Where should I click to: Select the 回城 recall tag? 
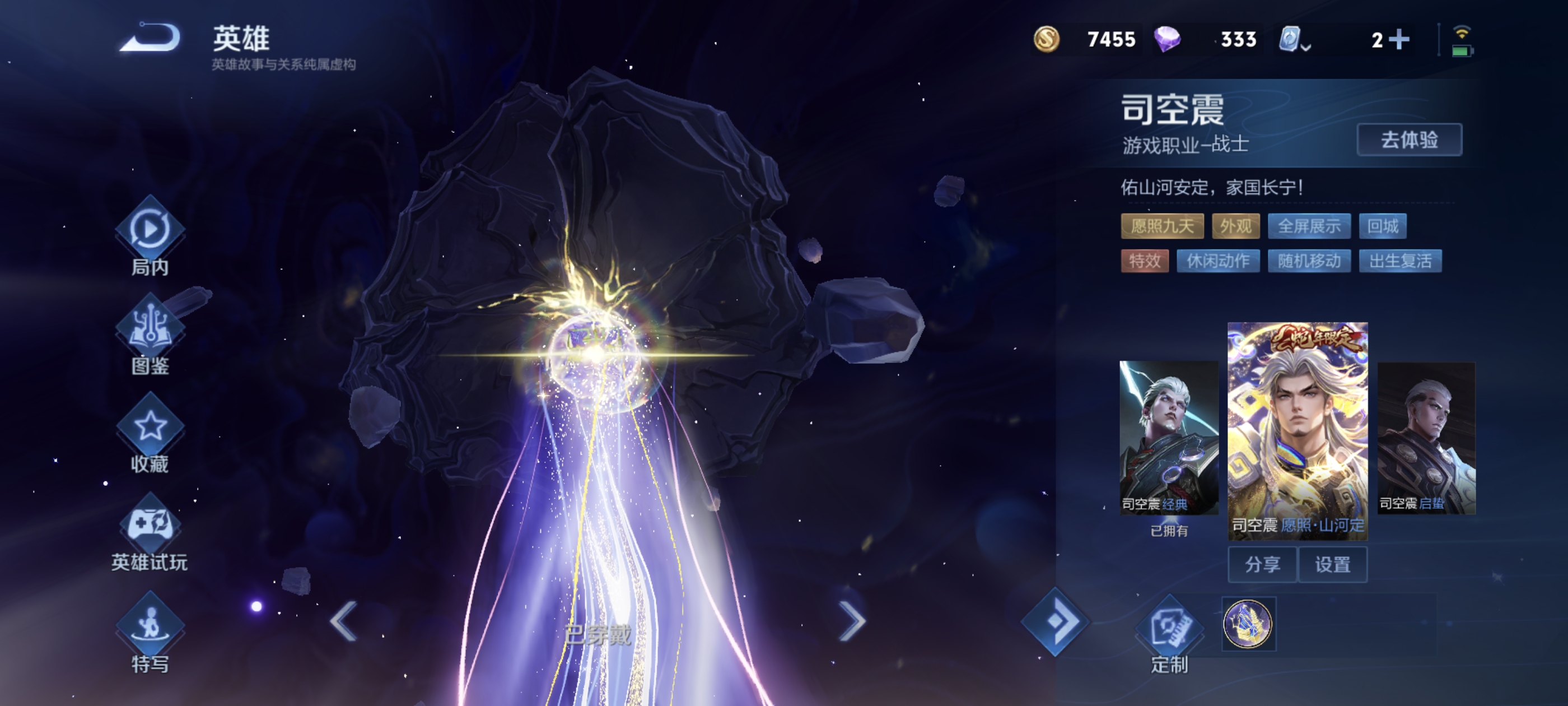click(1382, 226)
